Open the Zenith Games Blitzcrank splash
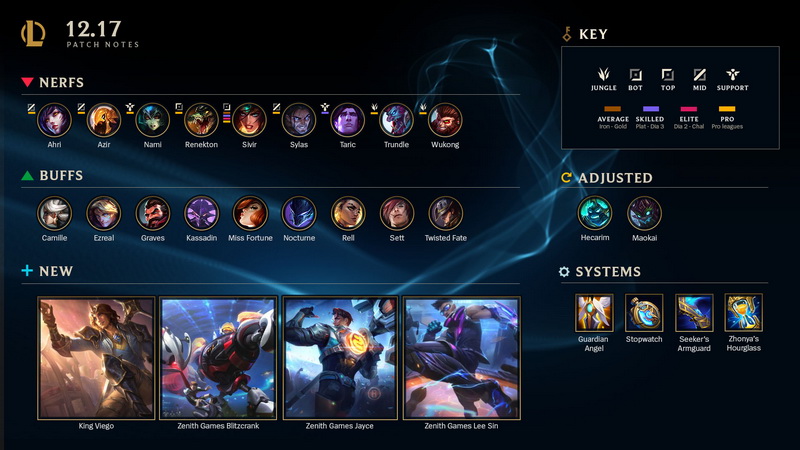 tap(218, 357)
